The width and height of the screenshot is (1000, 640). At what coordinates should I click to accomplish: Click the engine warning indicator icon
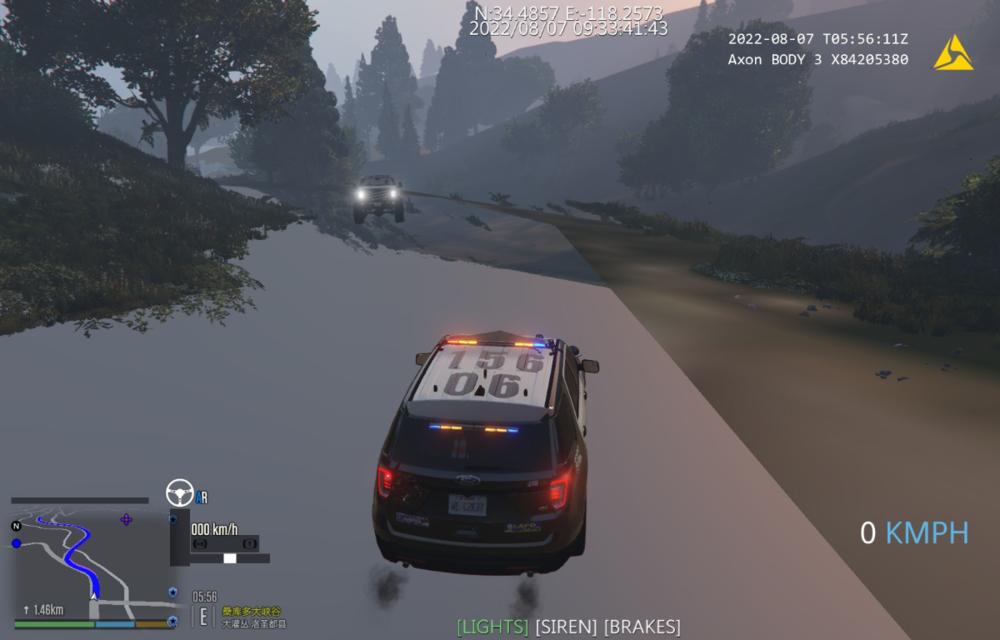250,544
